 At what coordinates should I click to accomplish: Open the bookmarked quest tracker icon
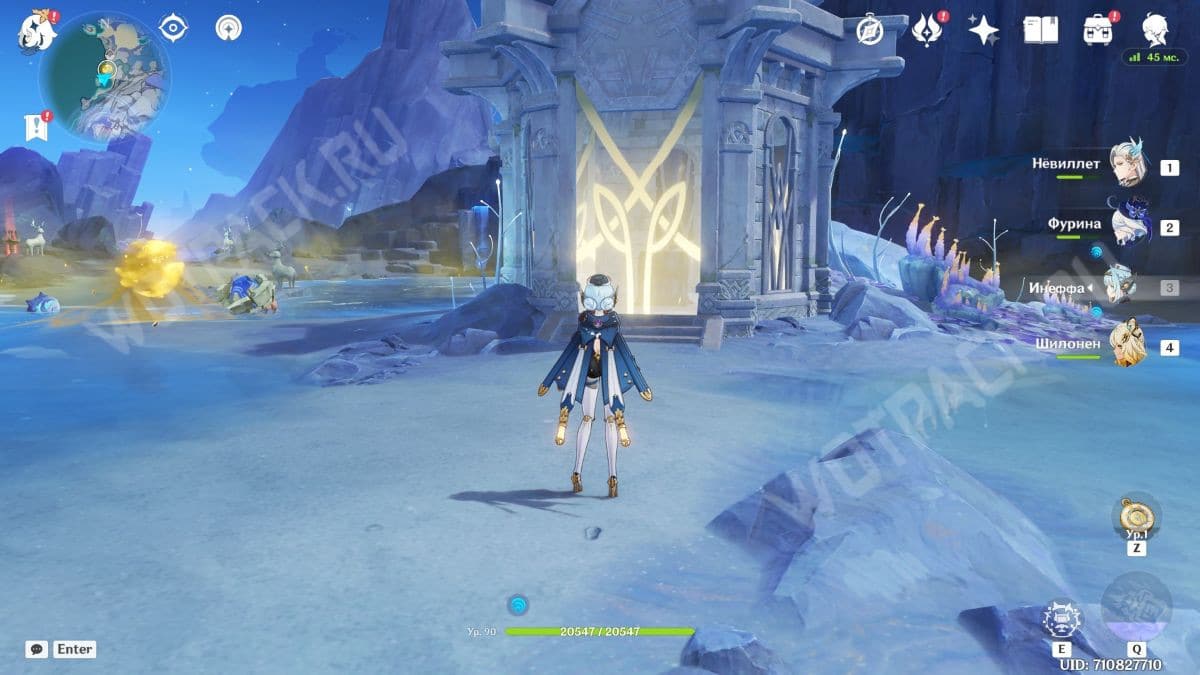pyautogui.click(x=37, y=126)
